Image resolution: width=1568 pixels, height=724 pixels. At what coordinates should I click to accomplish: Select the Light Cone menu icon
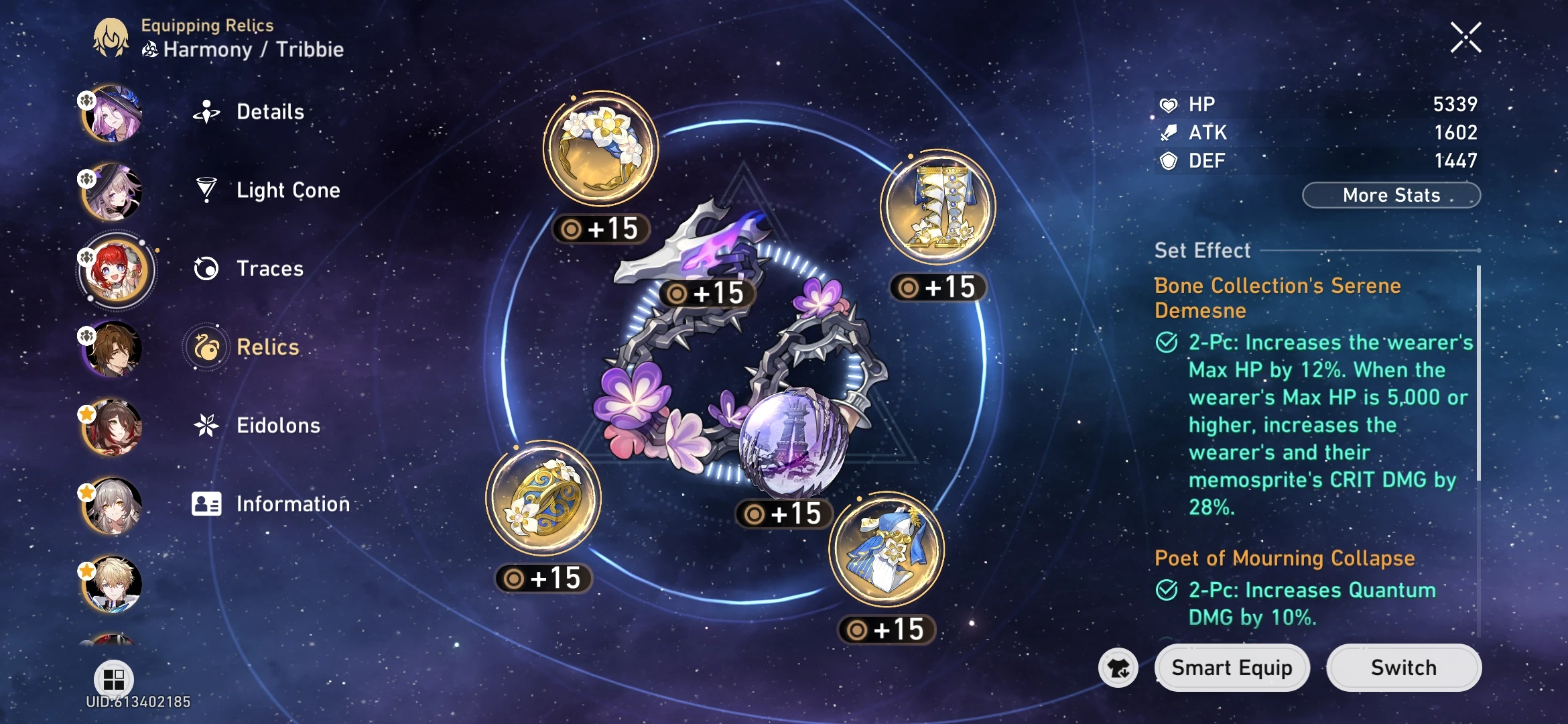coord(208,190)
